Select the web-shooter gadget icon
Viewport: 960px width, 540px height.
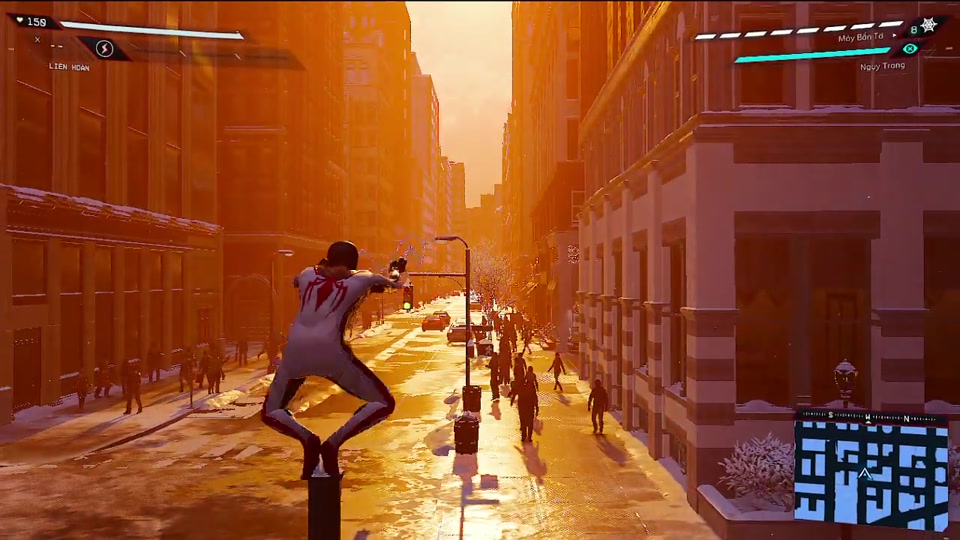[929, 25]
